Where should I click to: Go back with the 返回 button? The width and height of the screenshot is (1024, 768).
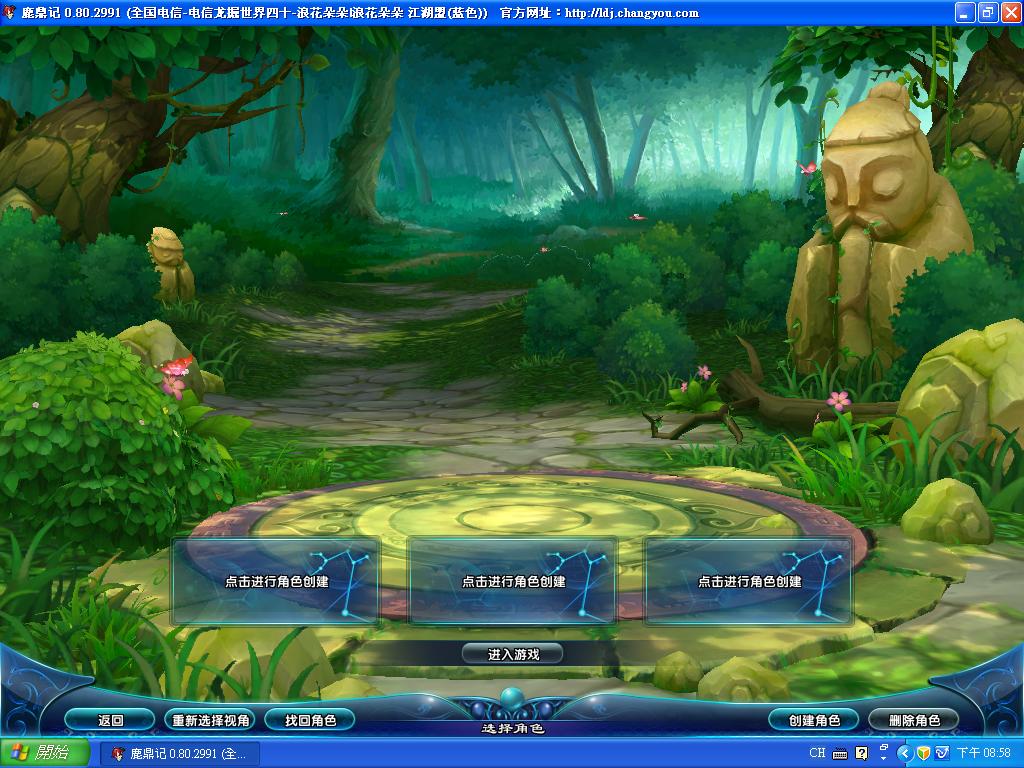tap(110, 720)
